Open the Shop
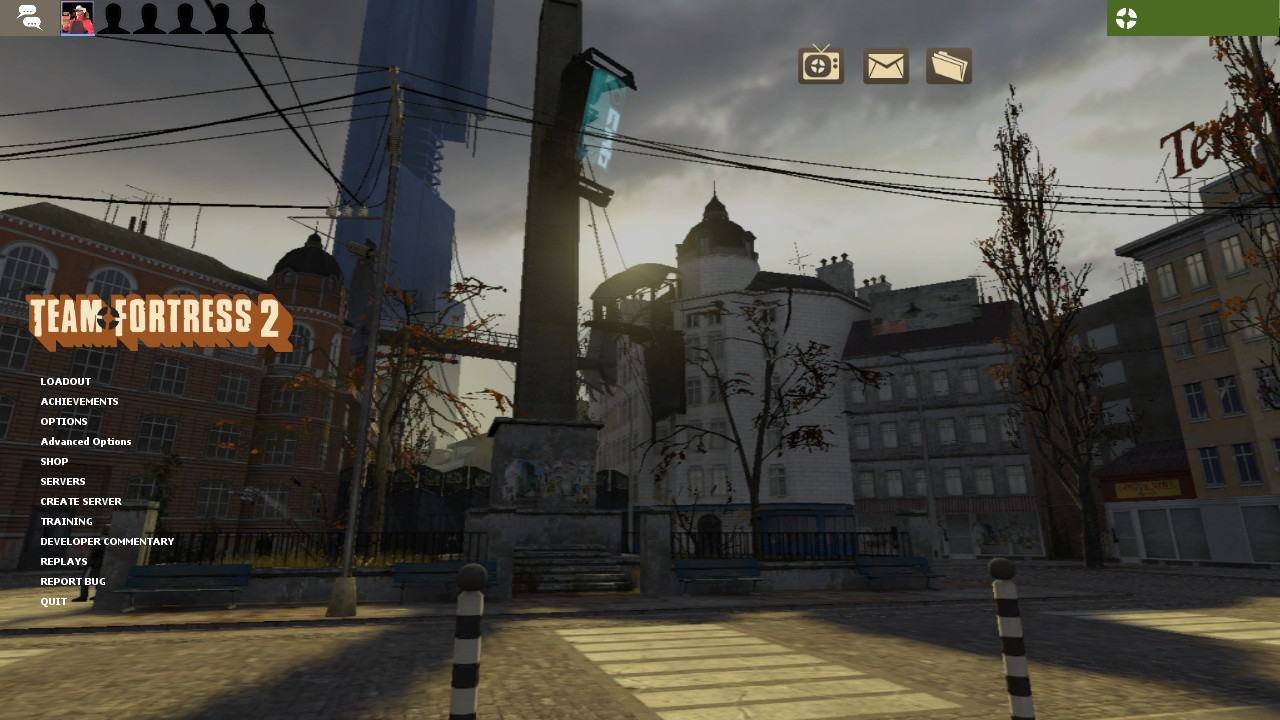1280x720 pixels. 54,461
